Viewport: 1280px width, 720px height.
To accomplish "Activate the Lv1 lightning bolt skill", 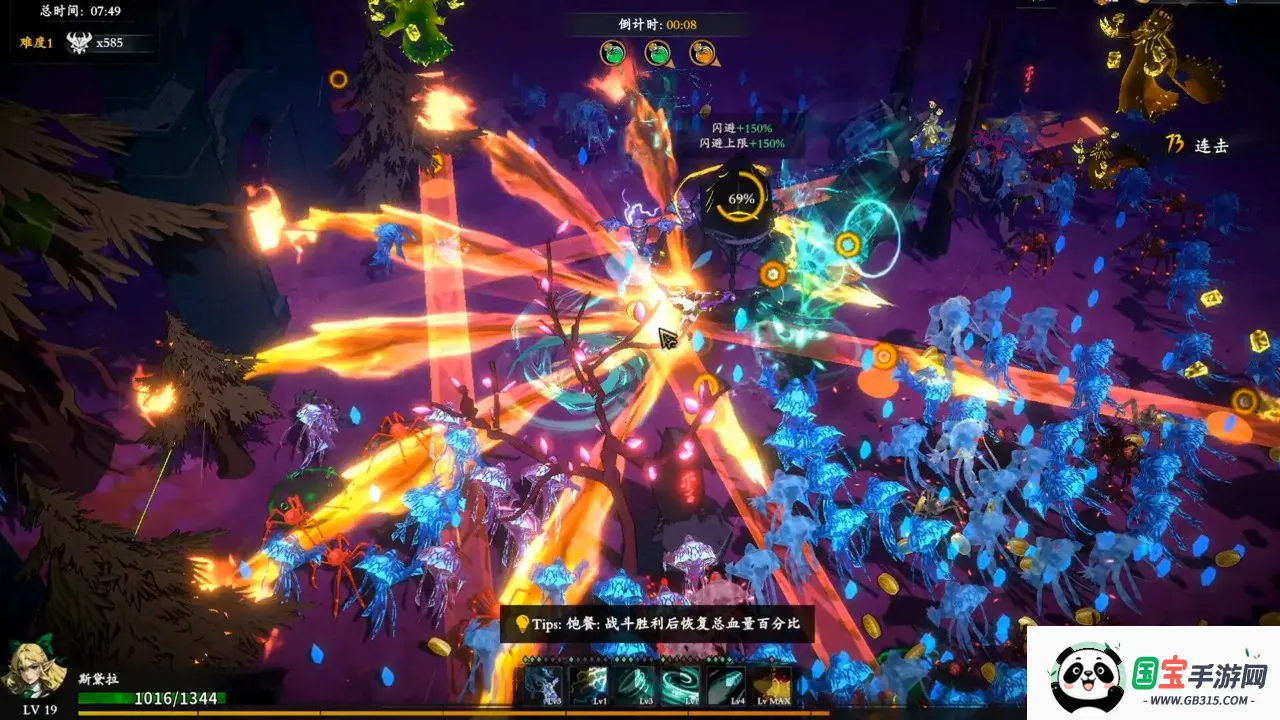I will click(x=589, y=686).
